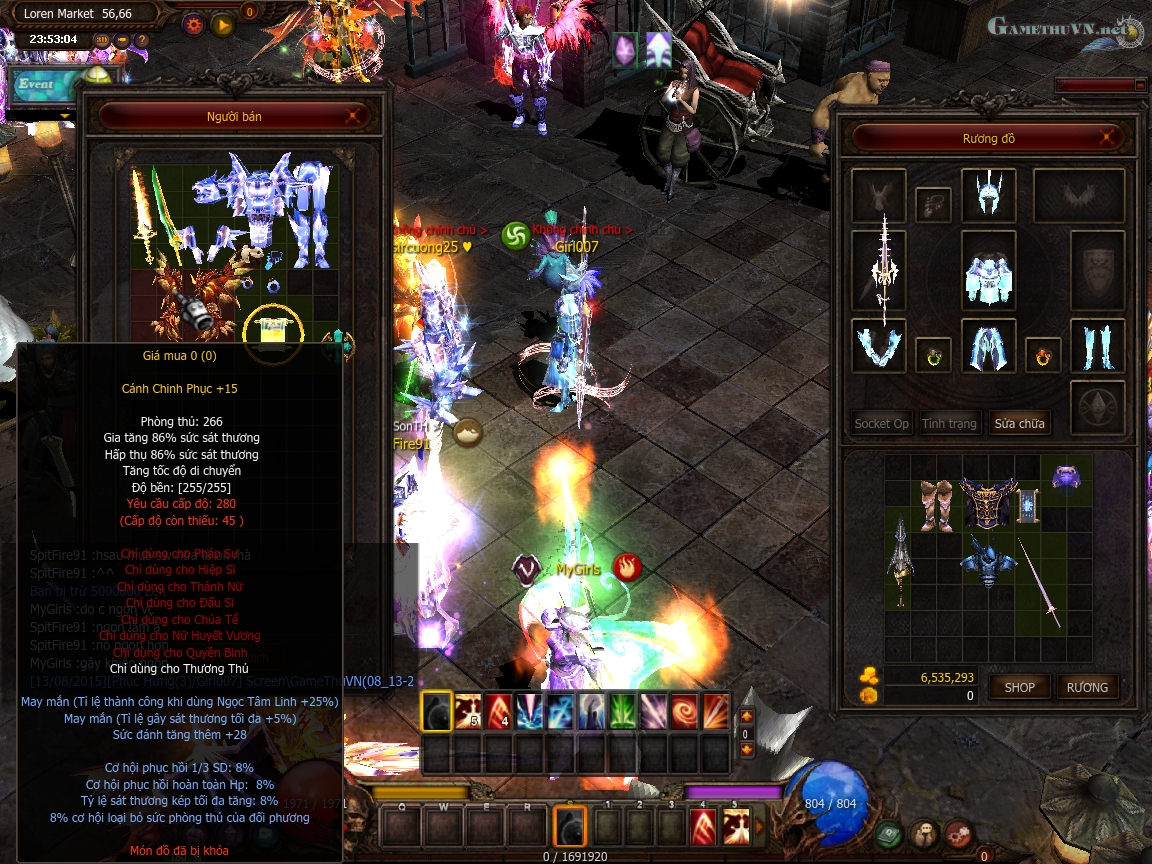Select the equipped helmet slot
Image resolution: width=1152 pixels, height=864 pixels.
tap(988, 195)
